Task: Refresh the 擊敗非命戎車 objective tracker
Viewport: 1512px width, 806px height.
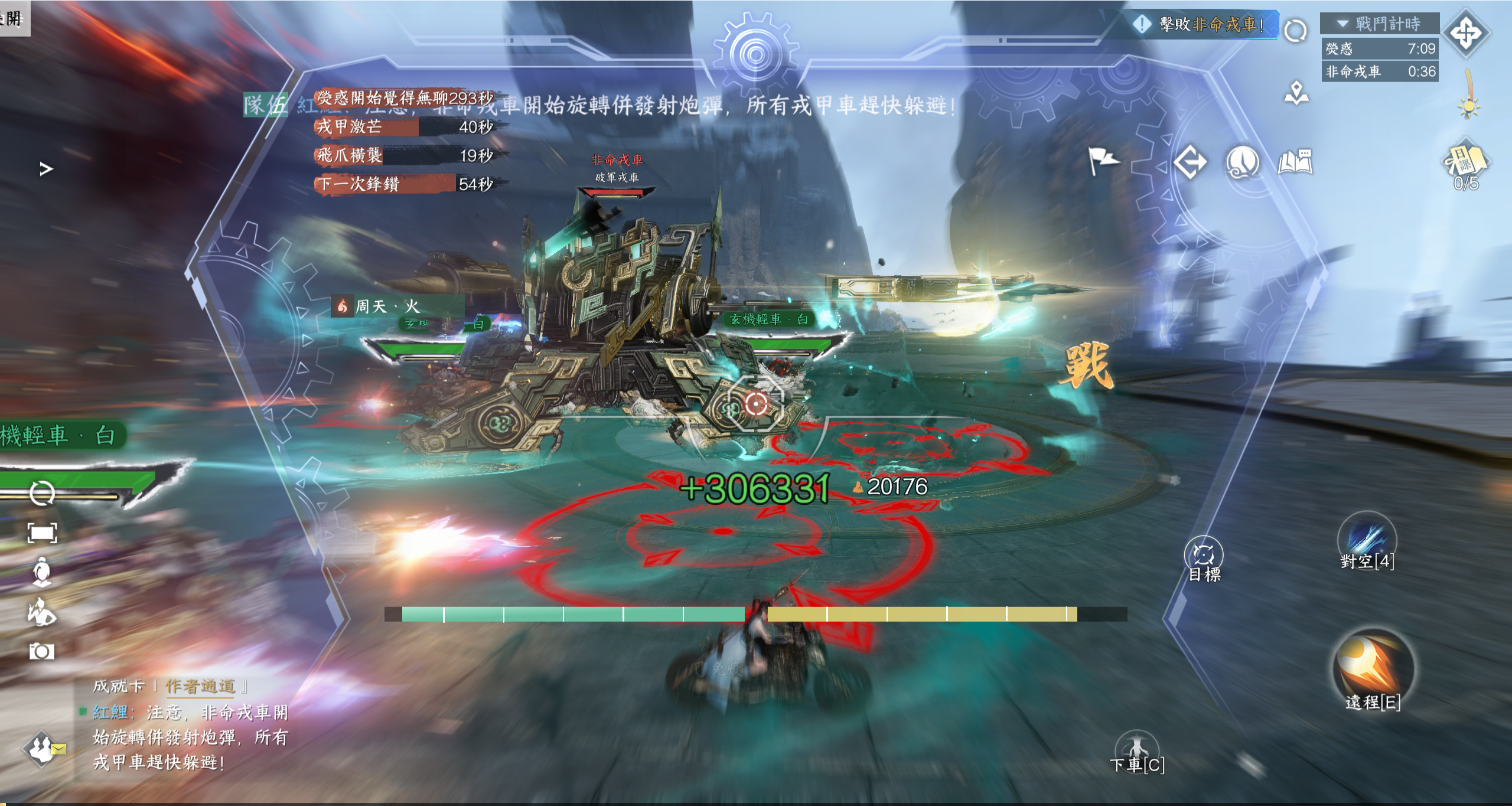Action: point(1295,31)
